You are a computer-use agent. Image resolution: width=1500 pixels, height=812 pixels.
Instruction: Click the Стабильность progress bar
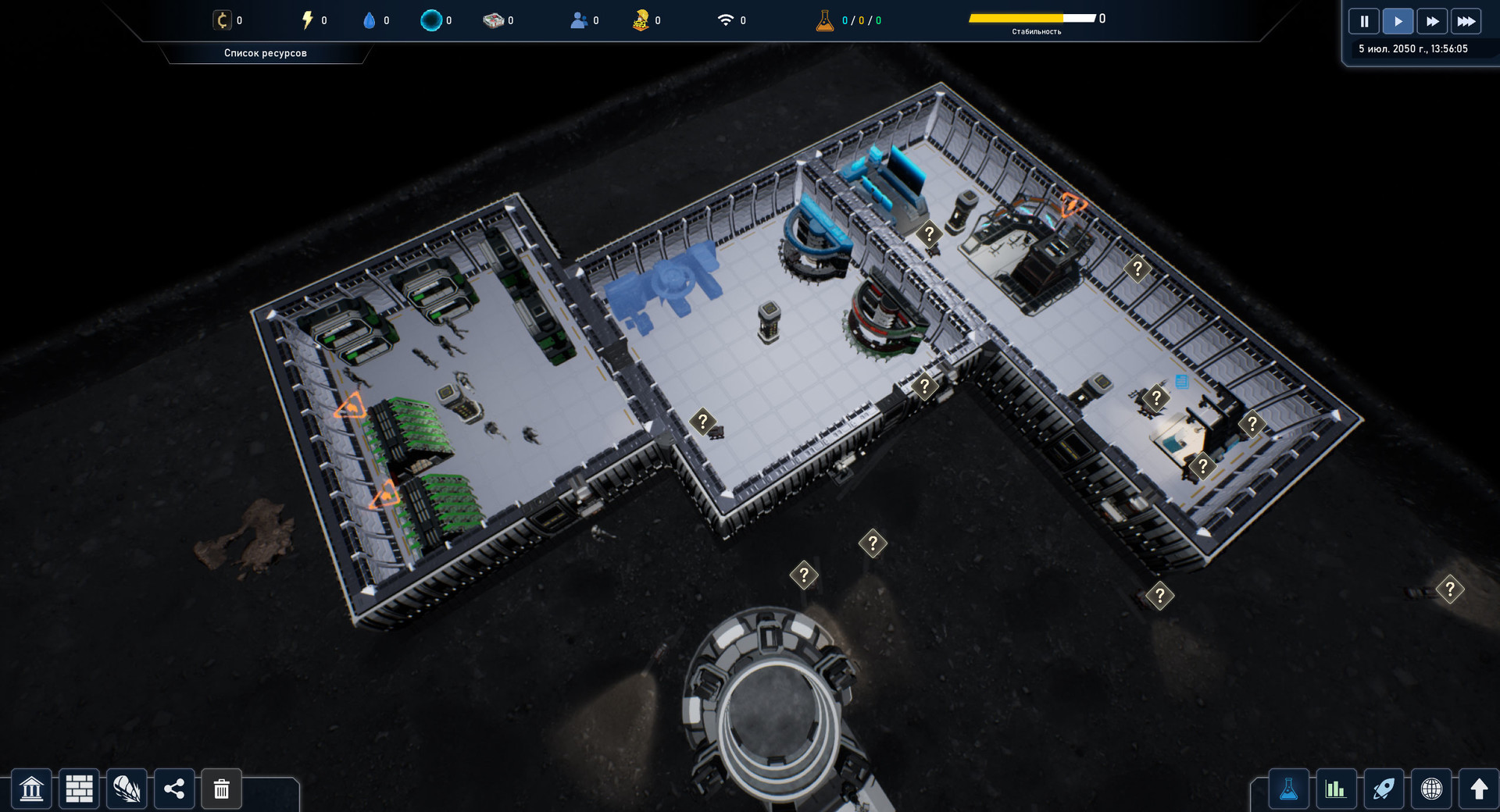coord(1030,16)
